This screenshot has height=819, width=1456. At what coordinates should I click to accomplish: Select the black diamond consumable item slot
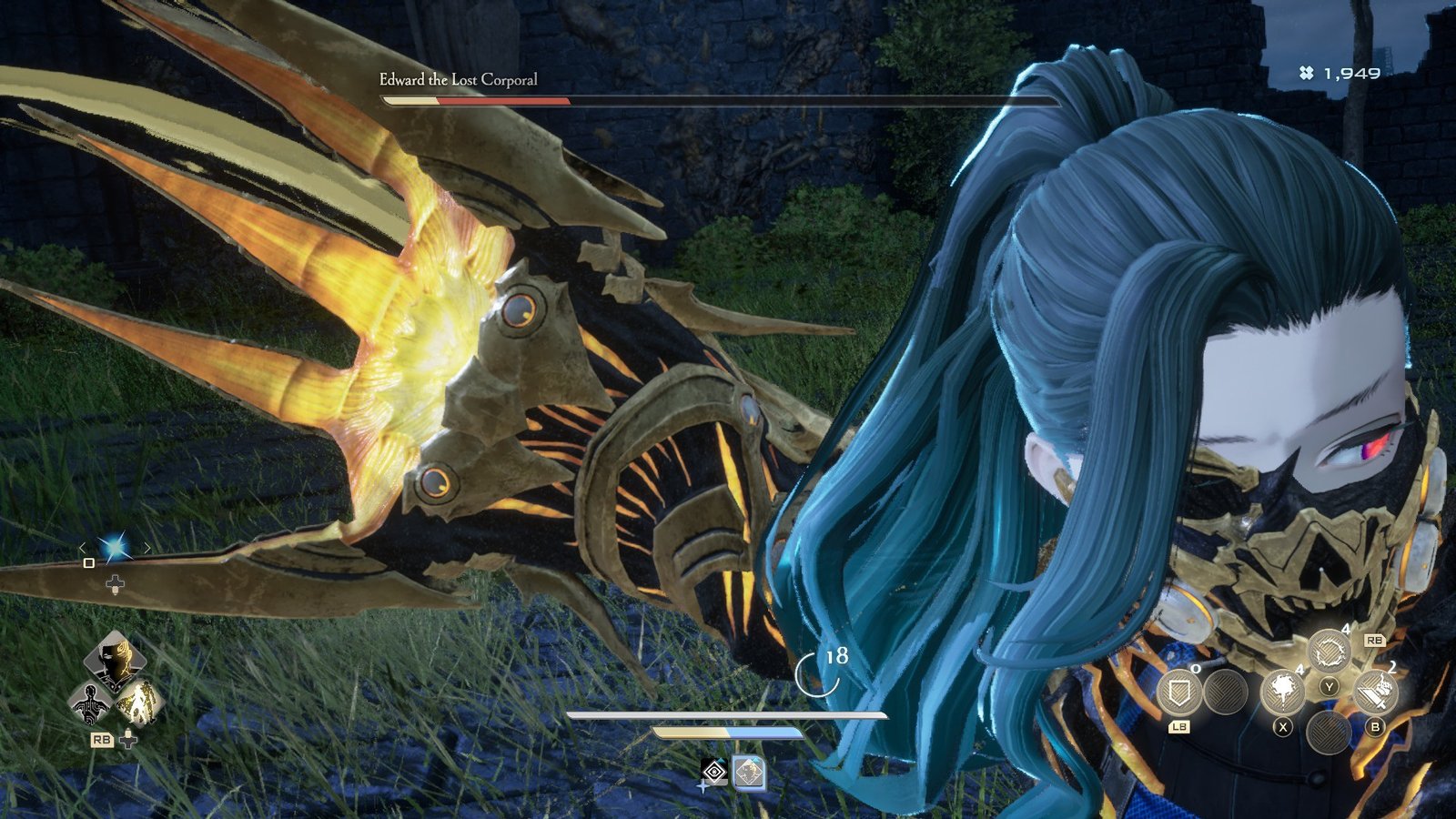[x=714, y=771]
